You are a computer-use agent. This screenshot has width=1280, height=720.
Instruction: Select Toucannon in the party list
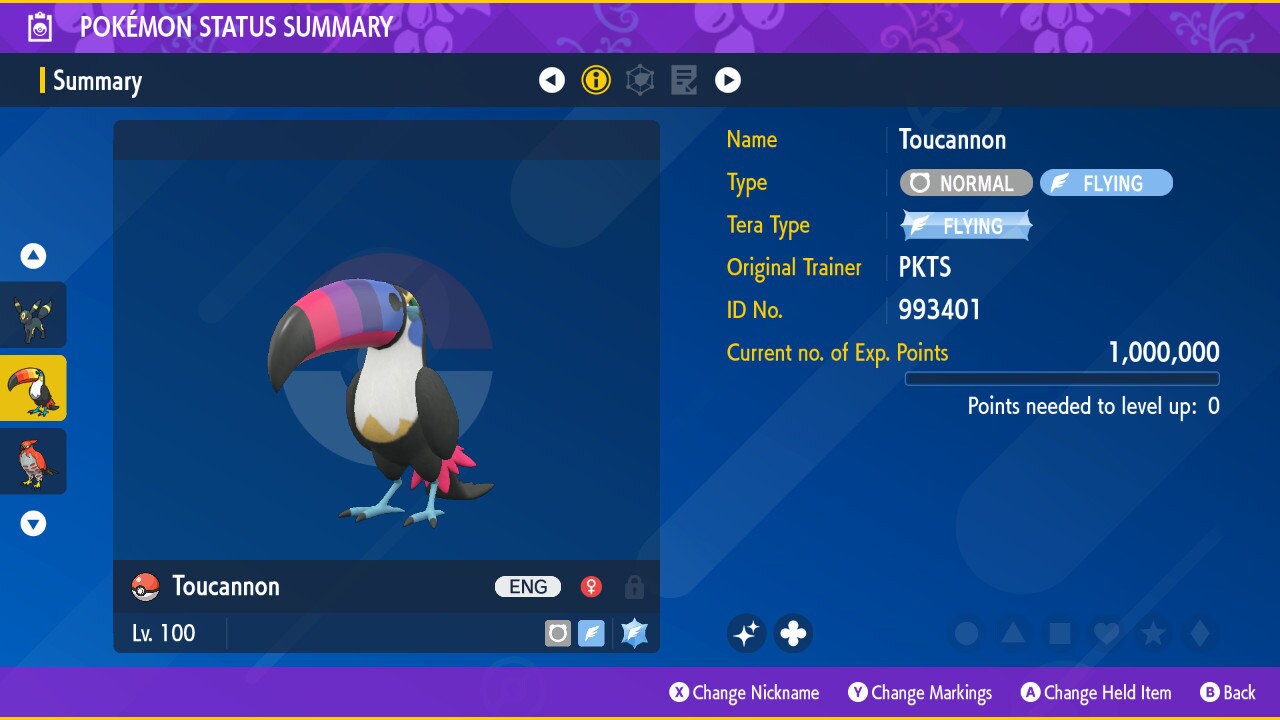click(x=33, y=388)
